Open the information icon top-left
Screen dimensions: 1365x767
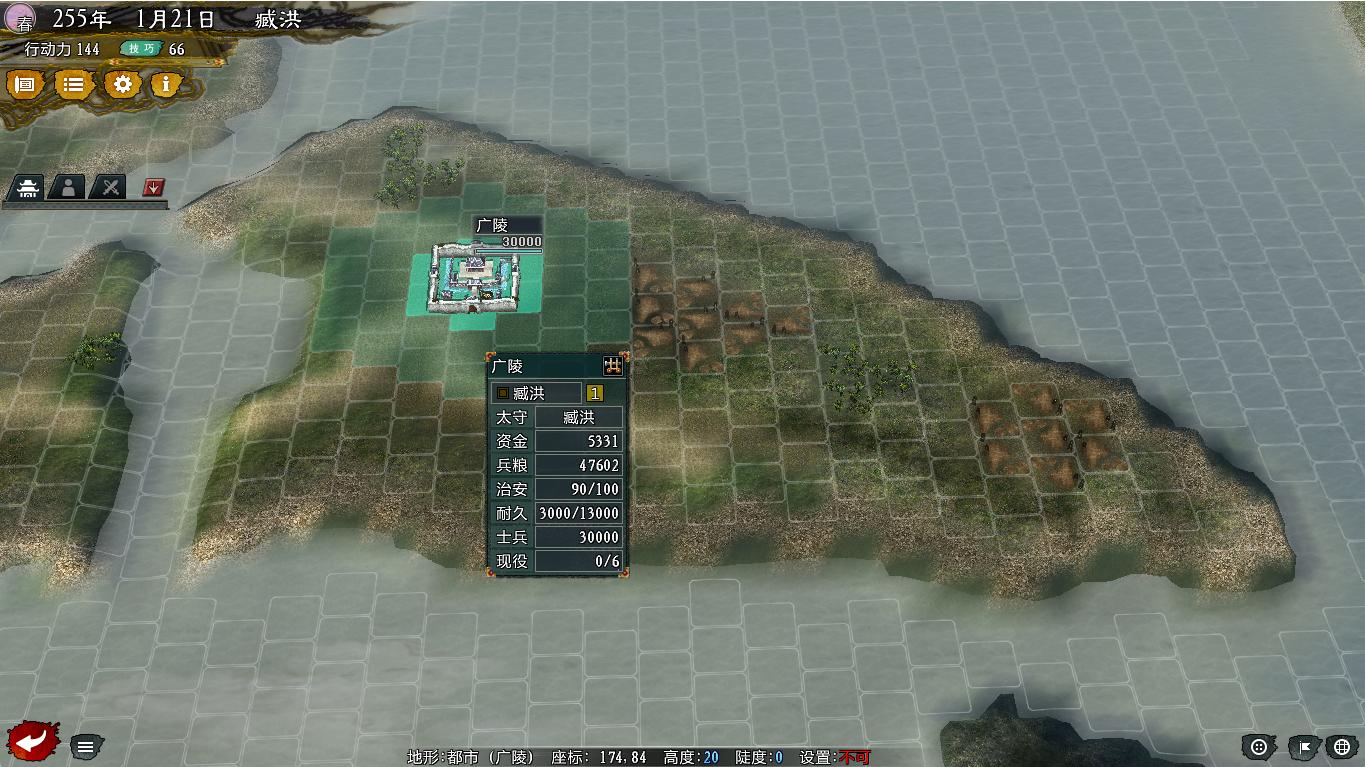[165, 85]
